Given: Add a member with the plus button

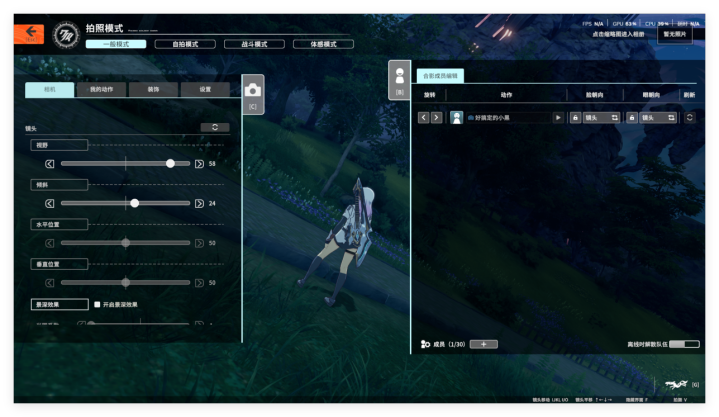Looking at the screenshot, I should (483, 344).
